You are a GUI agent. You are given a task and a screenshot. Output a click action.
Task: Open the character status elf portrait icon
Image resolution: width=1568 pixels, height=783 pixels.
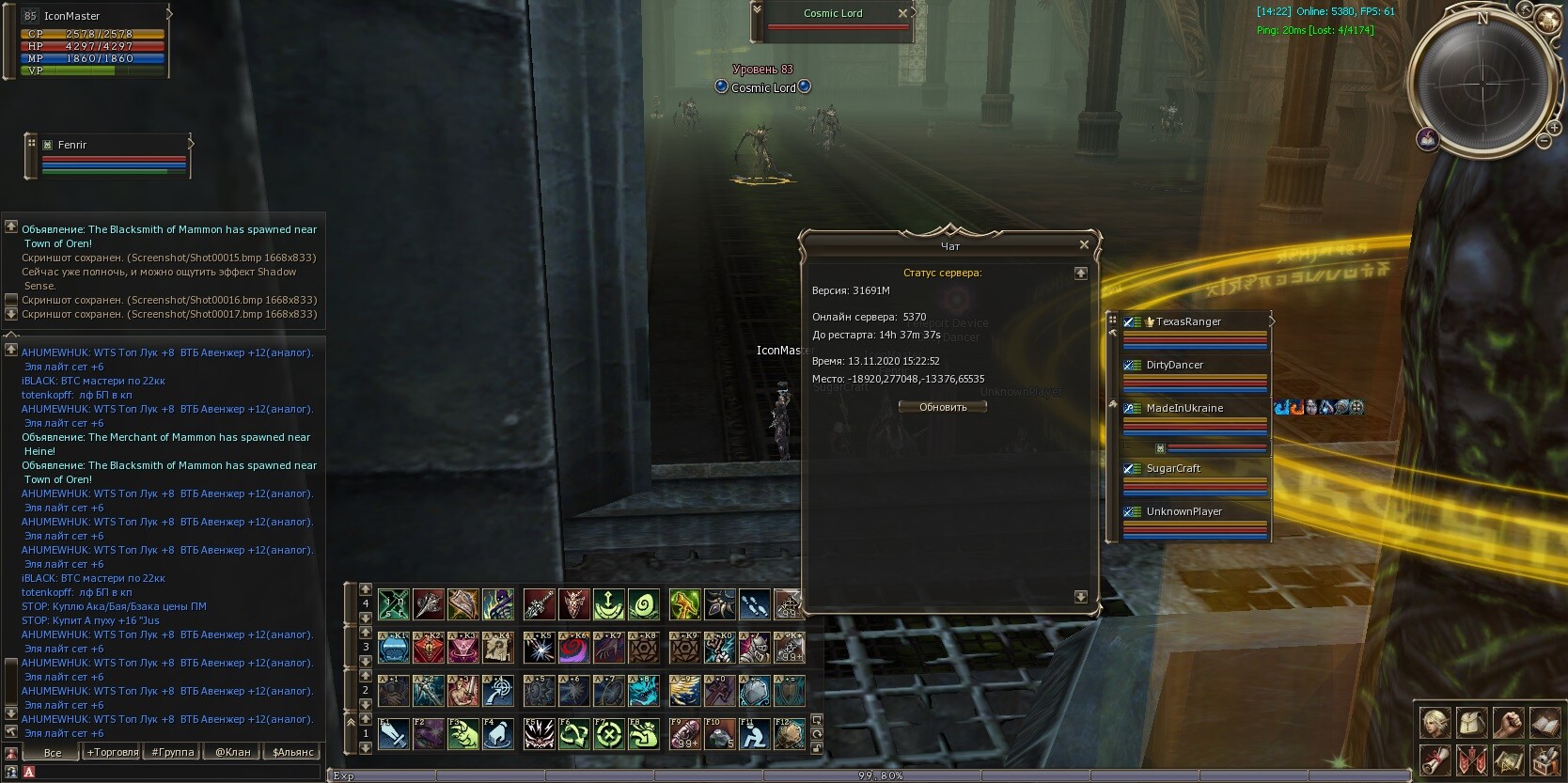tap(1435, 723)
